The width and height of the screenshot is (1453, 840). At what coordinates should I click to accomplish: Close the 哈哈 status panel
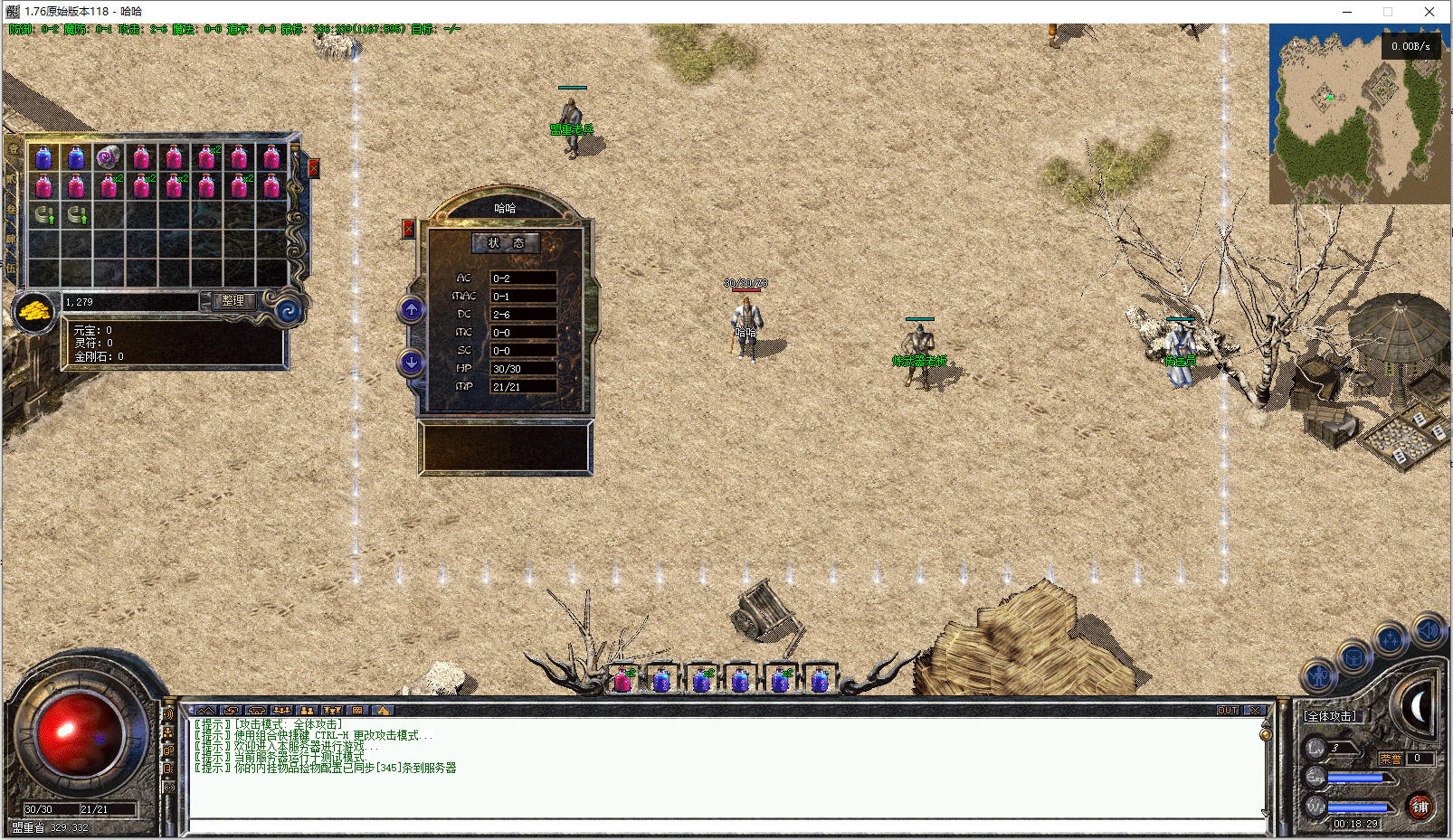point(408,229)
